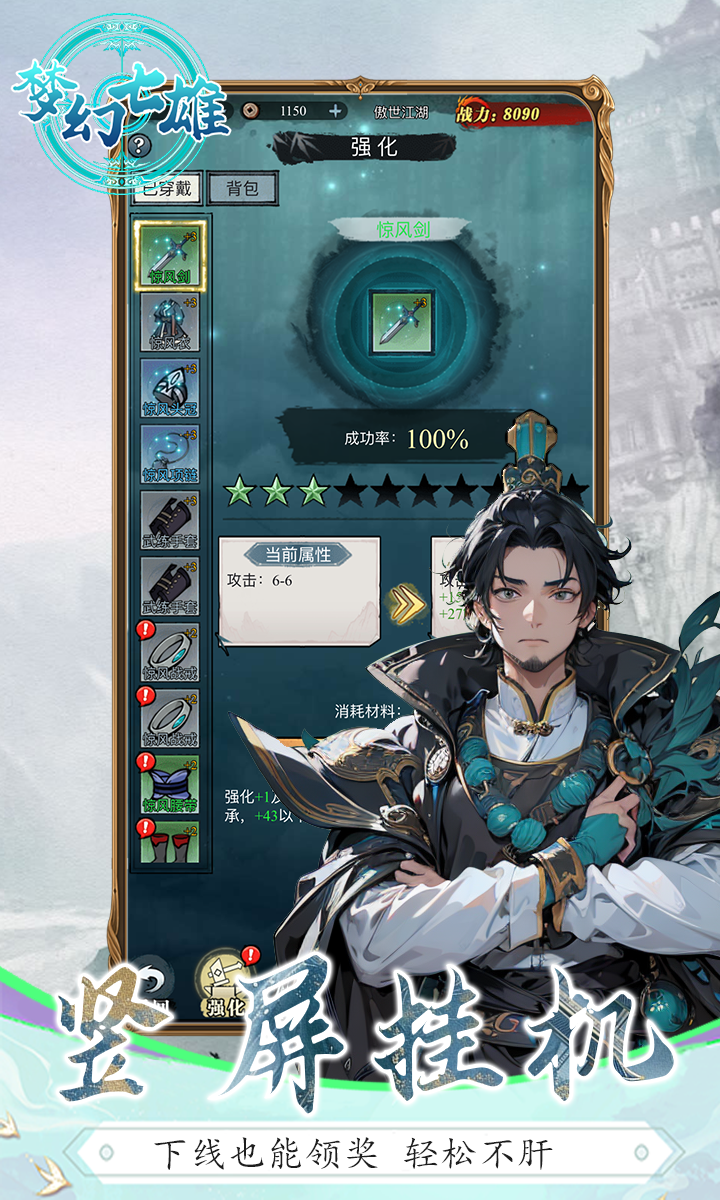The height and width of the screenshot is (1200, 720).
Task: Switch to the 已穿戴 equipped tab
Action: [x=166, y=188]
